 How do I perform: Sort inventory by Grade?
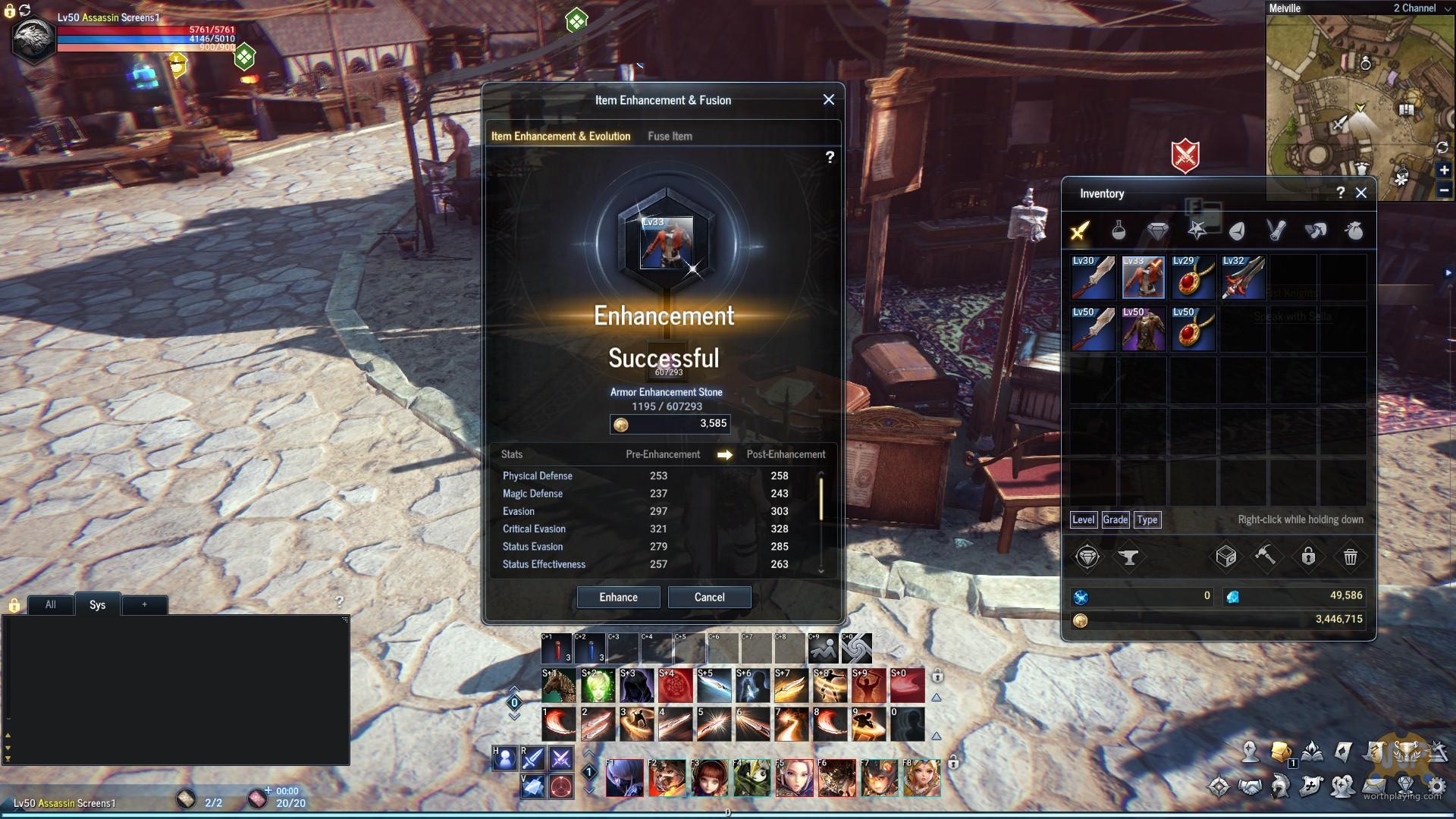pos(1115,519)
